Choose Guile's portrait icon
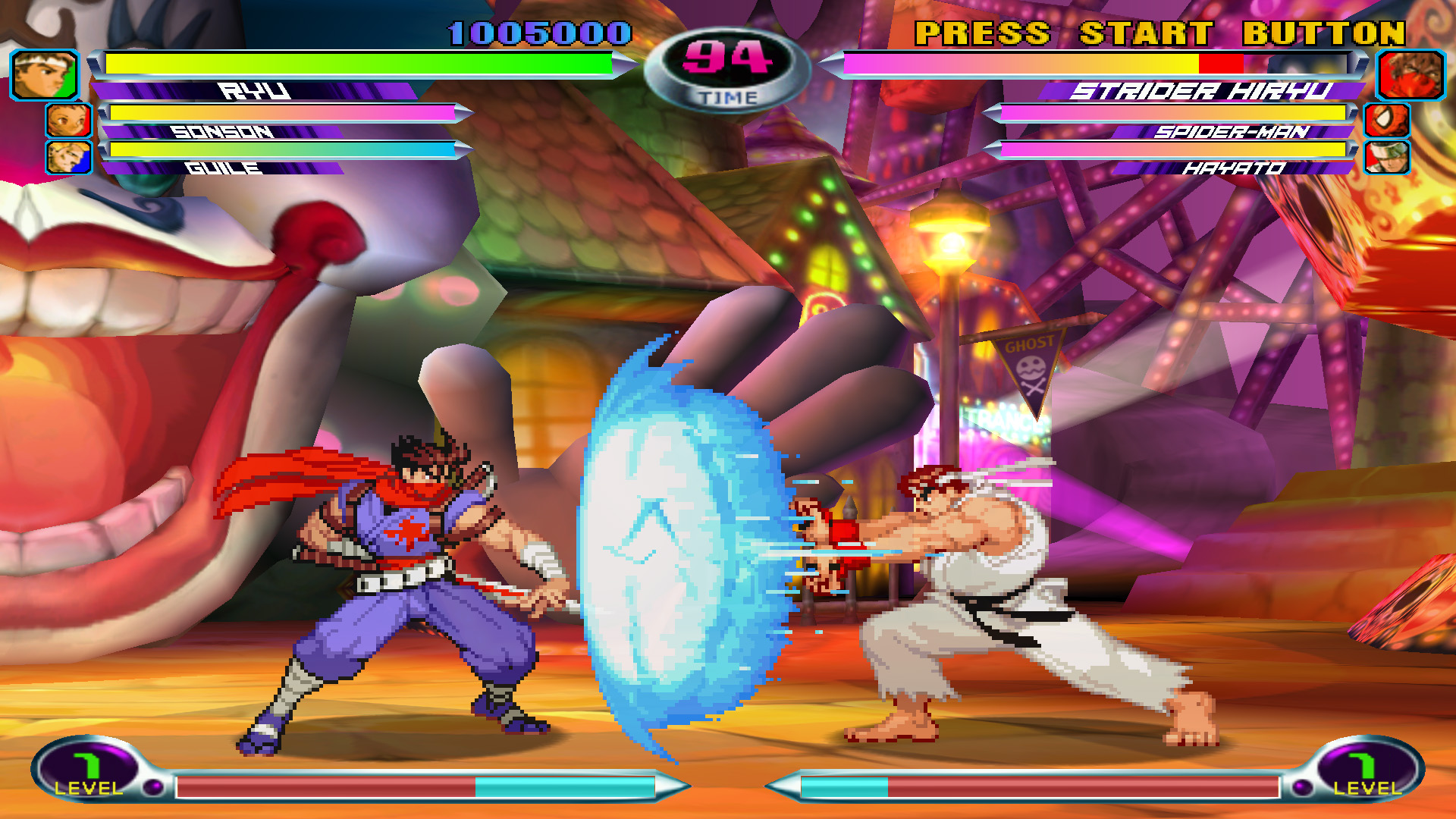 [68, 157]
